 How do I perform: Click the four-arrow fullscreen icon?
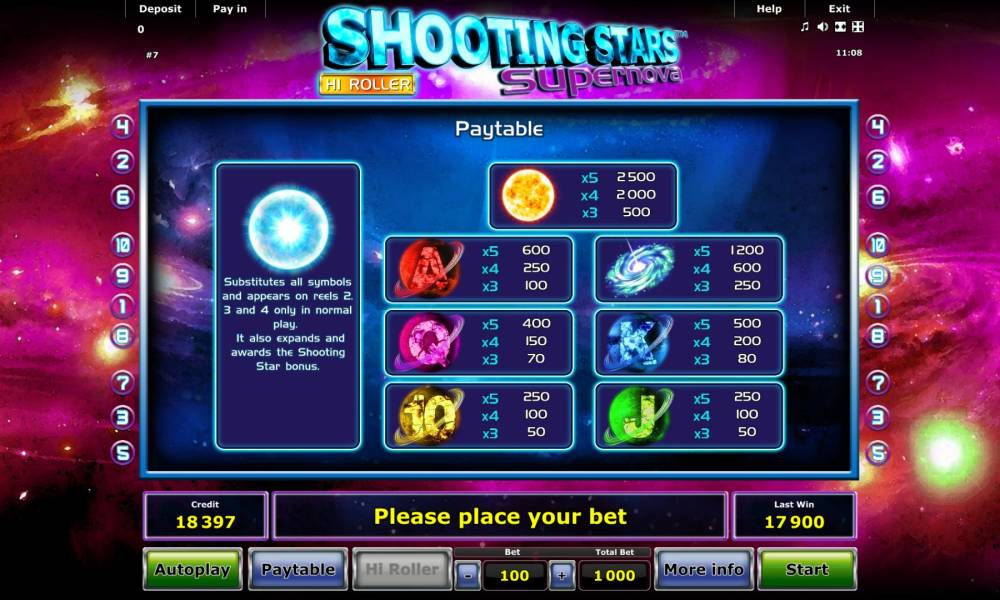point(857,27)
